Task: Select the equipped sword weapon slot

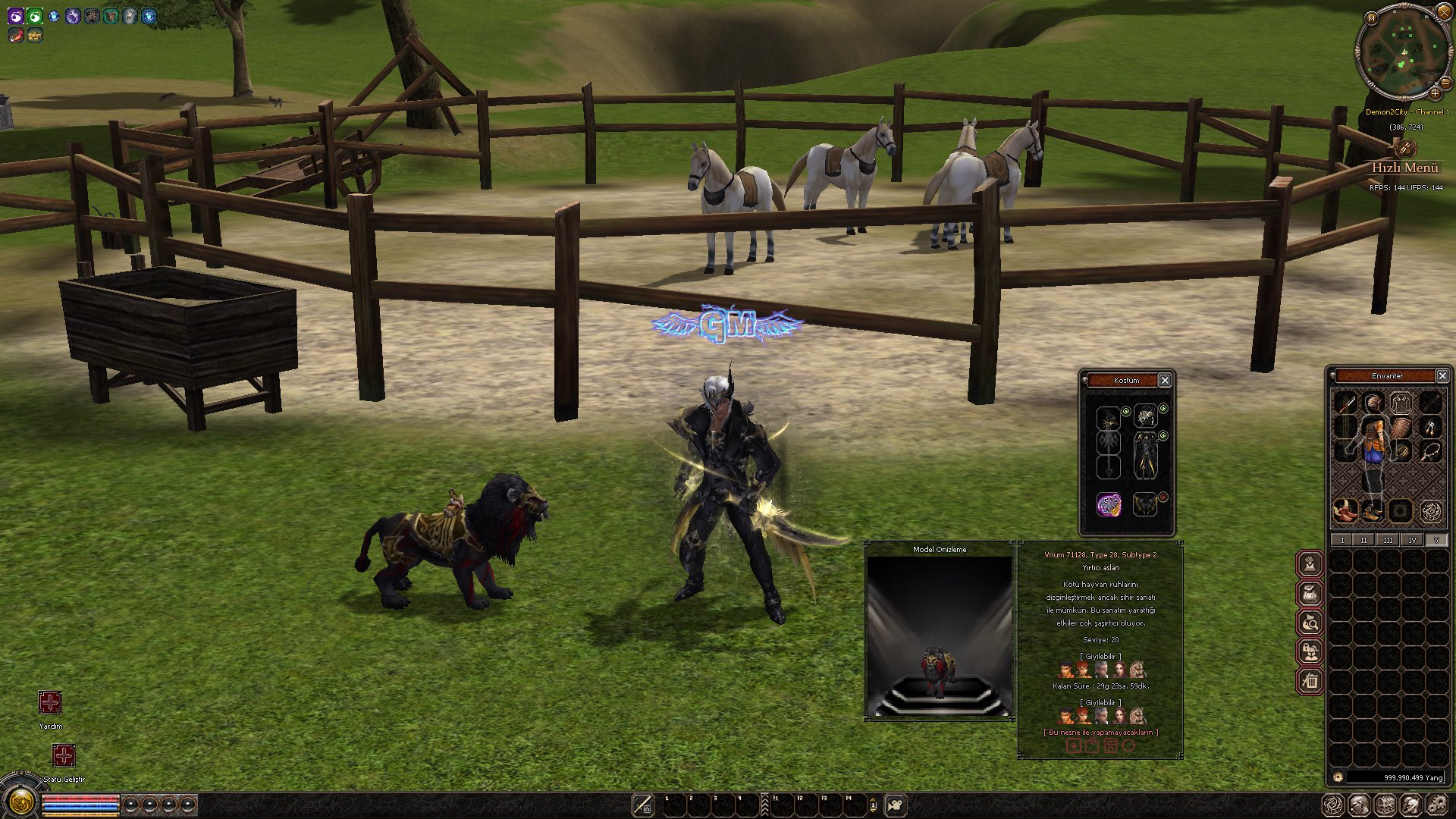Action: 1345,403
